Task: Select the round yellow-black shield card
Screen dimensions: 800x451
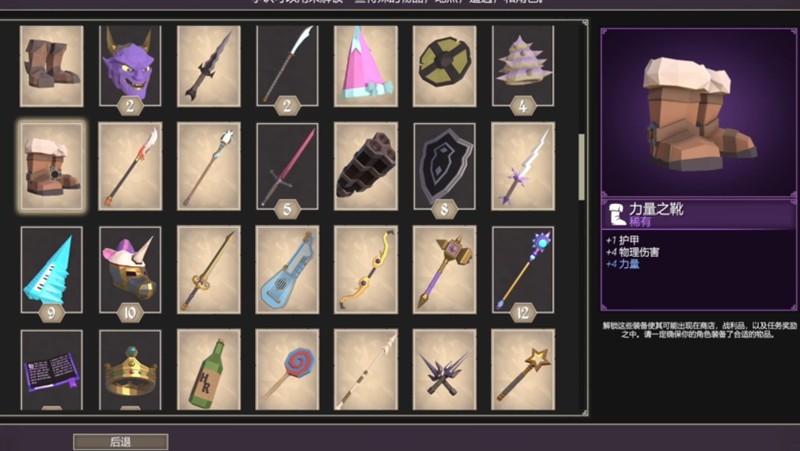Action: pos(444,64)
